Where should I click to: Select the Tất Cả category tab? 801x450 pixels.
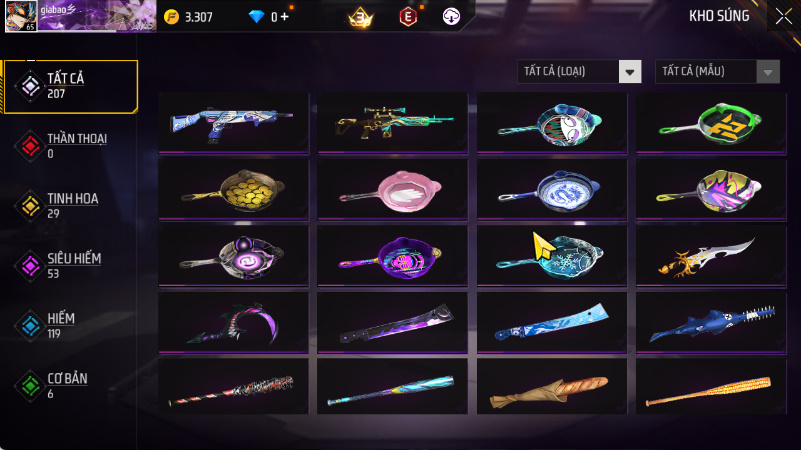(68, 85)
